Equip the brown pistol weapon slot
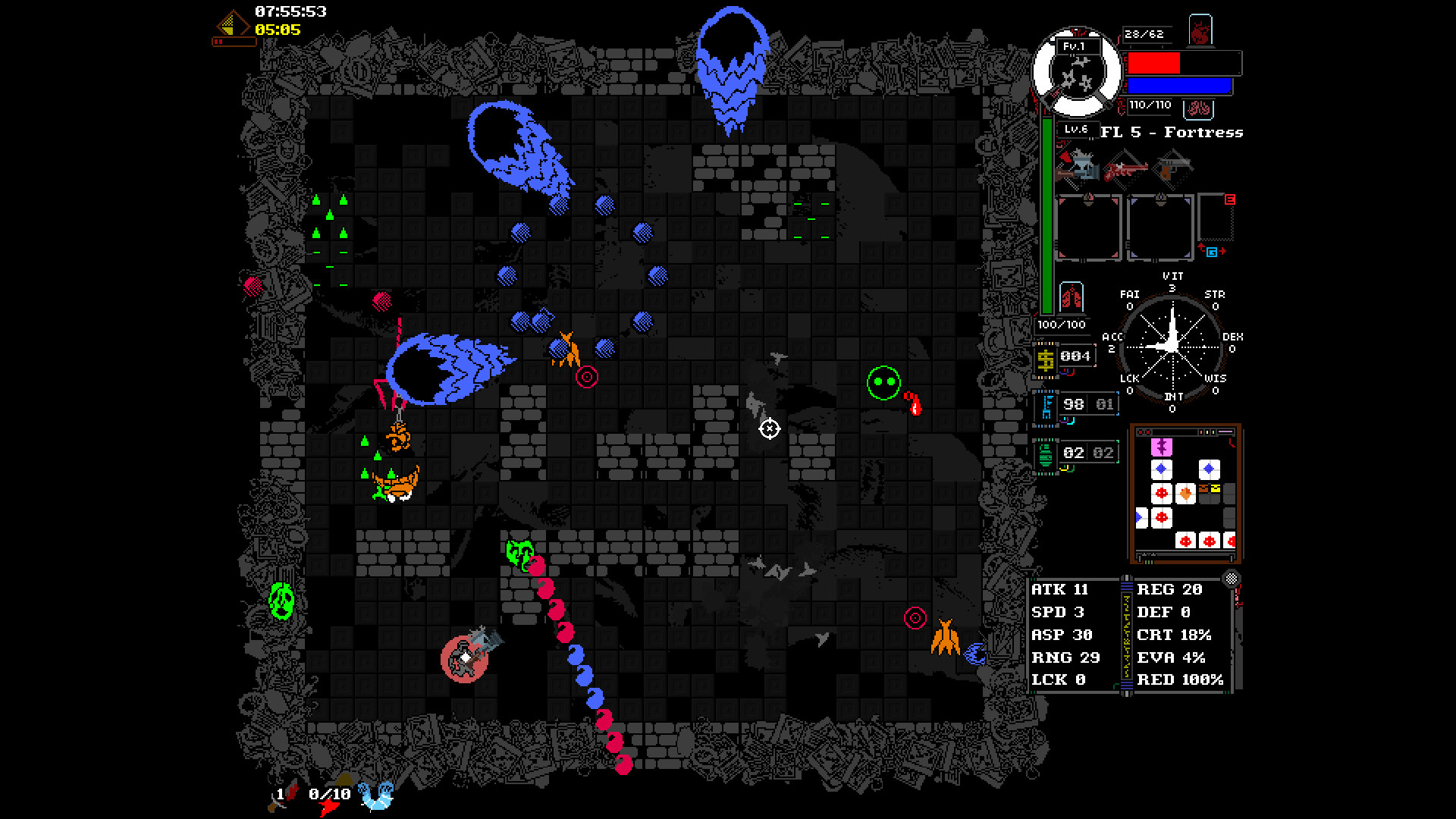The image size is (1456, 819). pyautogui.click(x=1173, y=166)
